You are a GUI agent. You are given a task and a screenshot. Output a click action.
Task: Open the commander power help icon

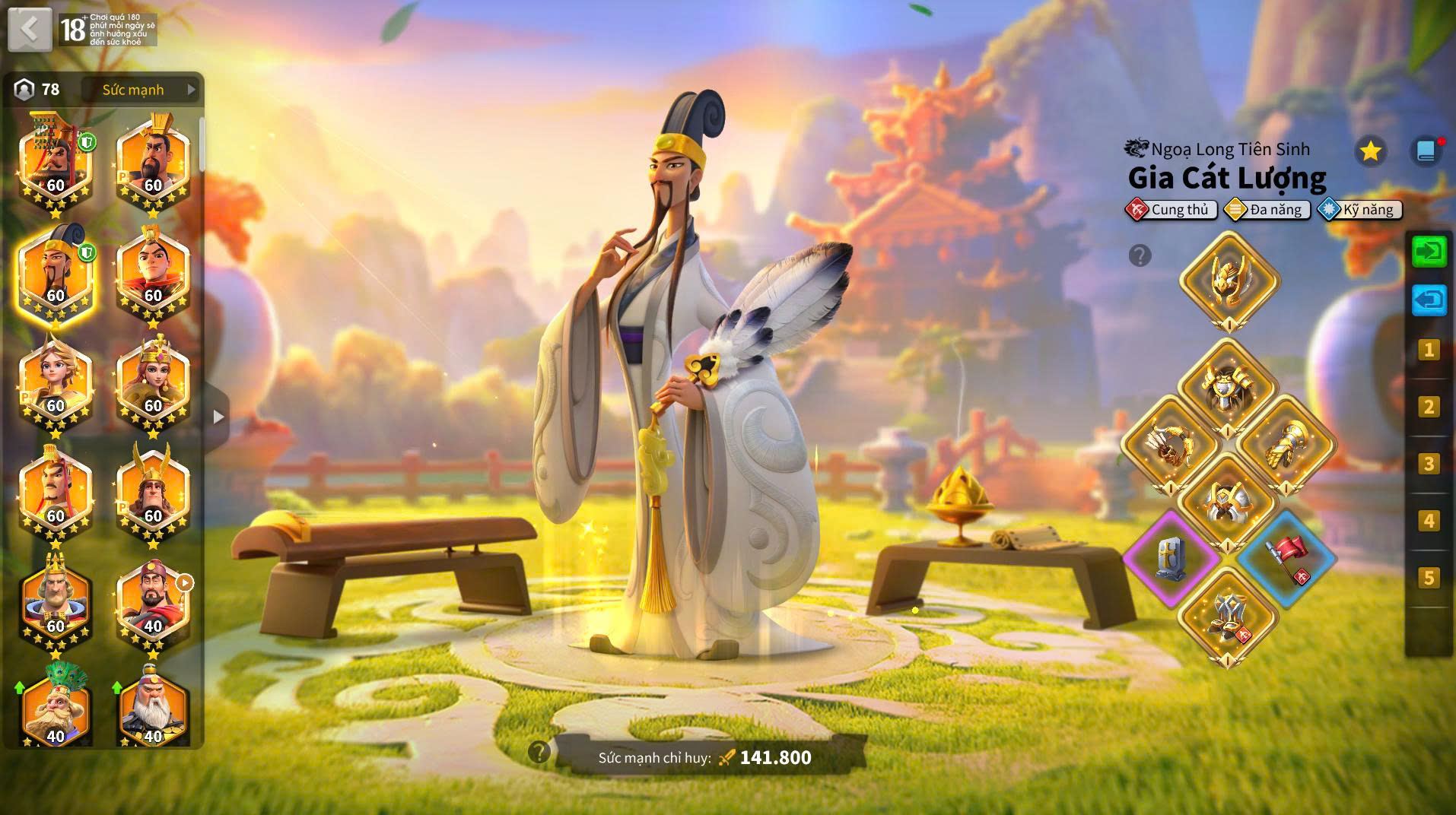[539, 753]
